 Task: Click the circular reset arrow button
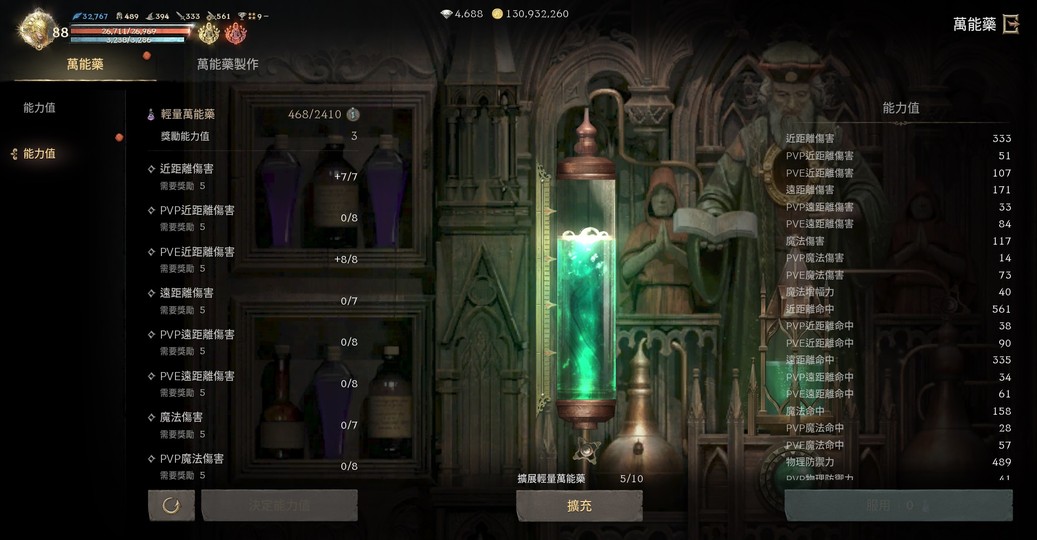point(171,505)
